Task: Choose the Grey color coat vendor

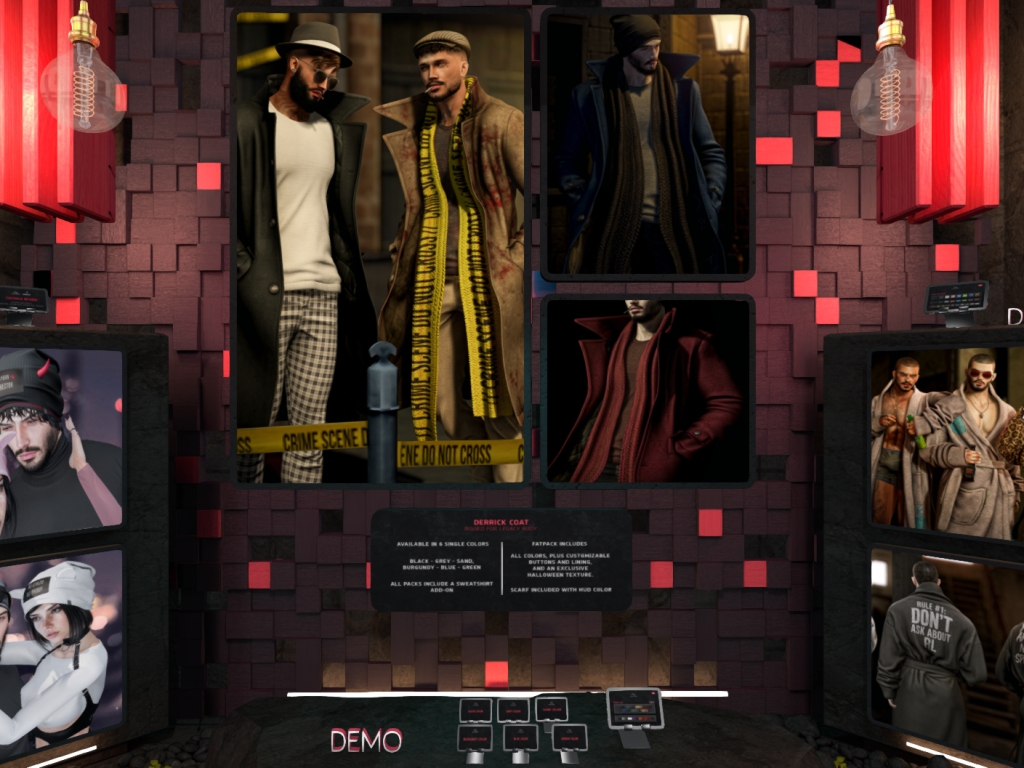Action: (x=513, y=710)
